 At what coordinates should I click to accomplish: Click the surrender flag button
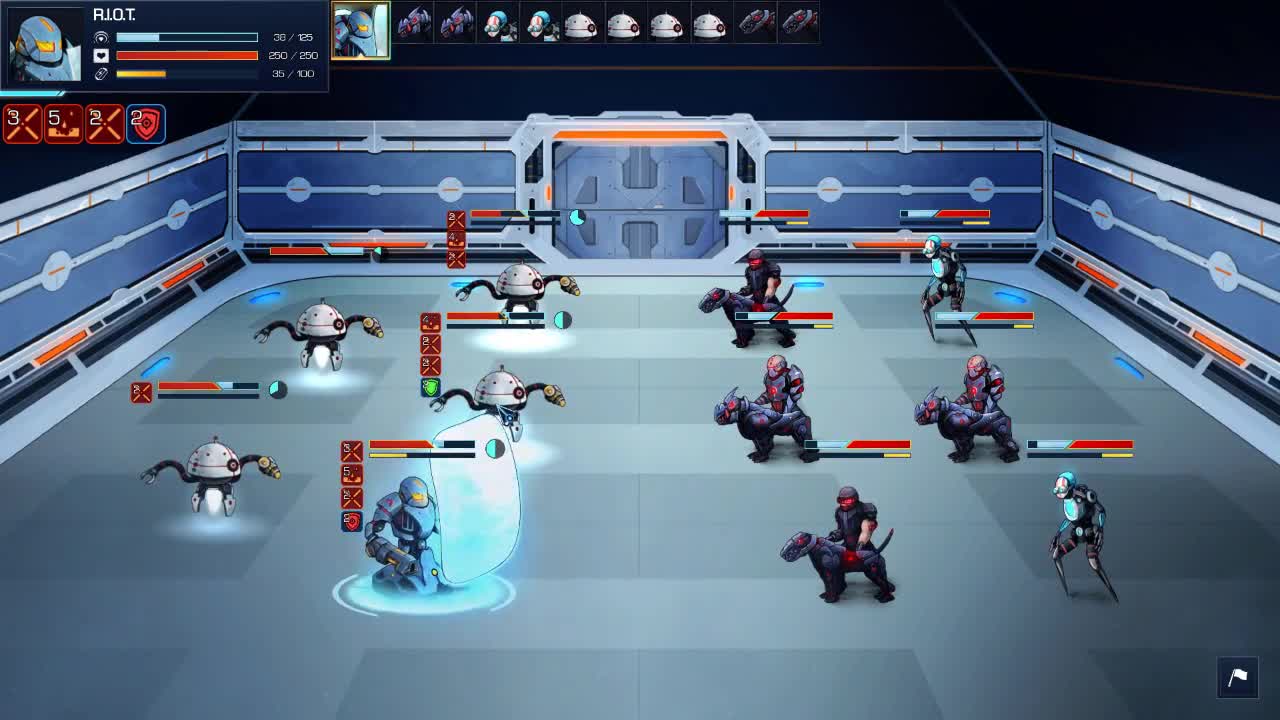[x=1237, y=677]
